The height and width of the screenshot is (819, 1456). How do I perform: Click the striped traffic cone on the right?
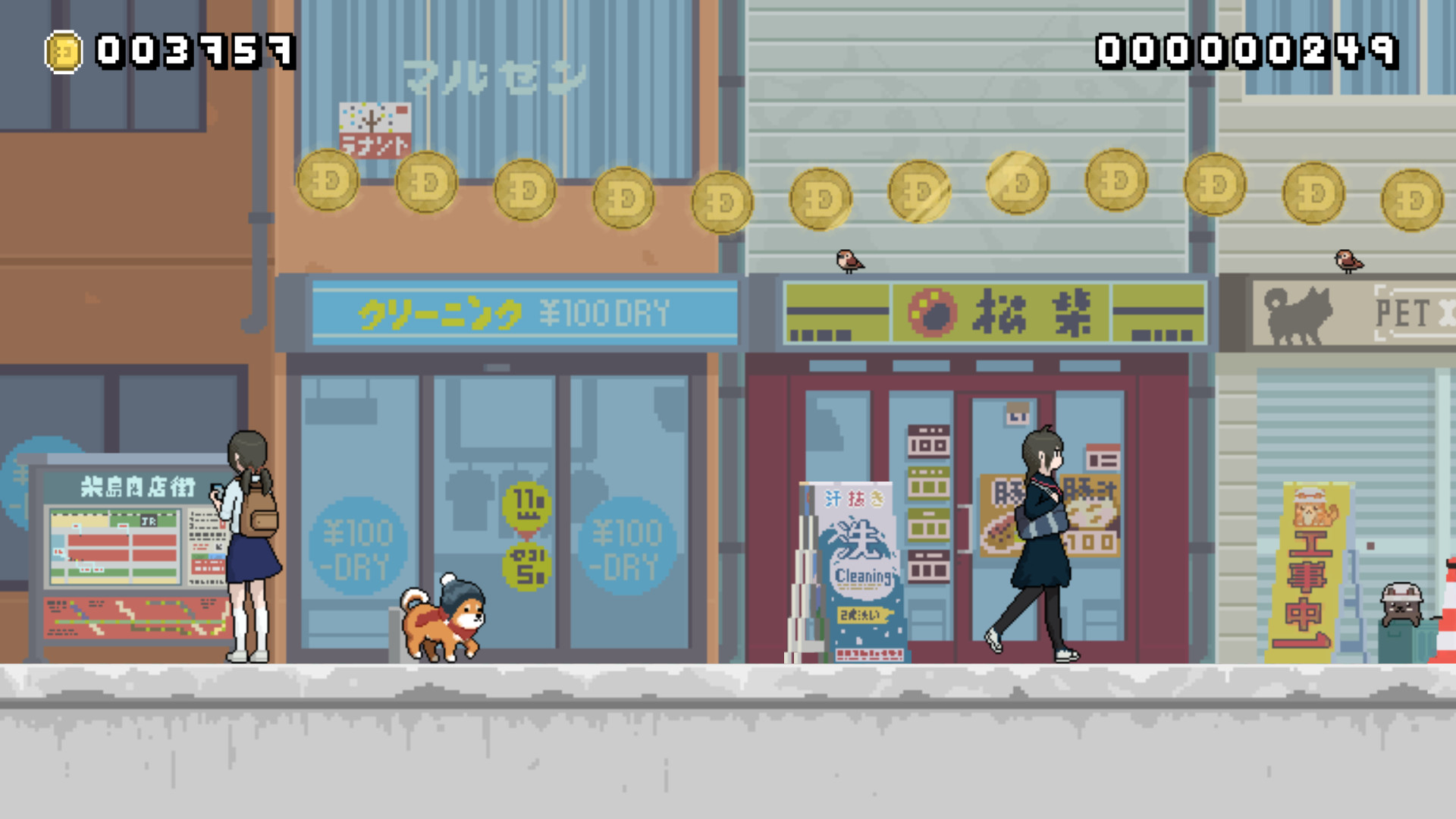[1447, 614]
